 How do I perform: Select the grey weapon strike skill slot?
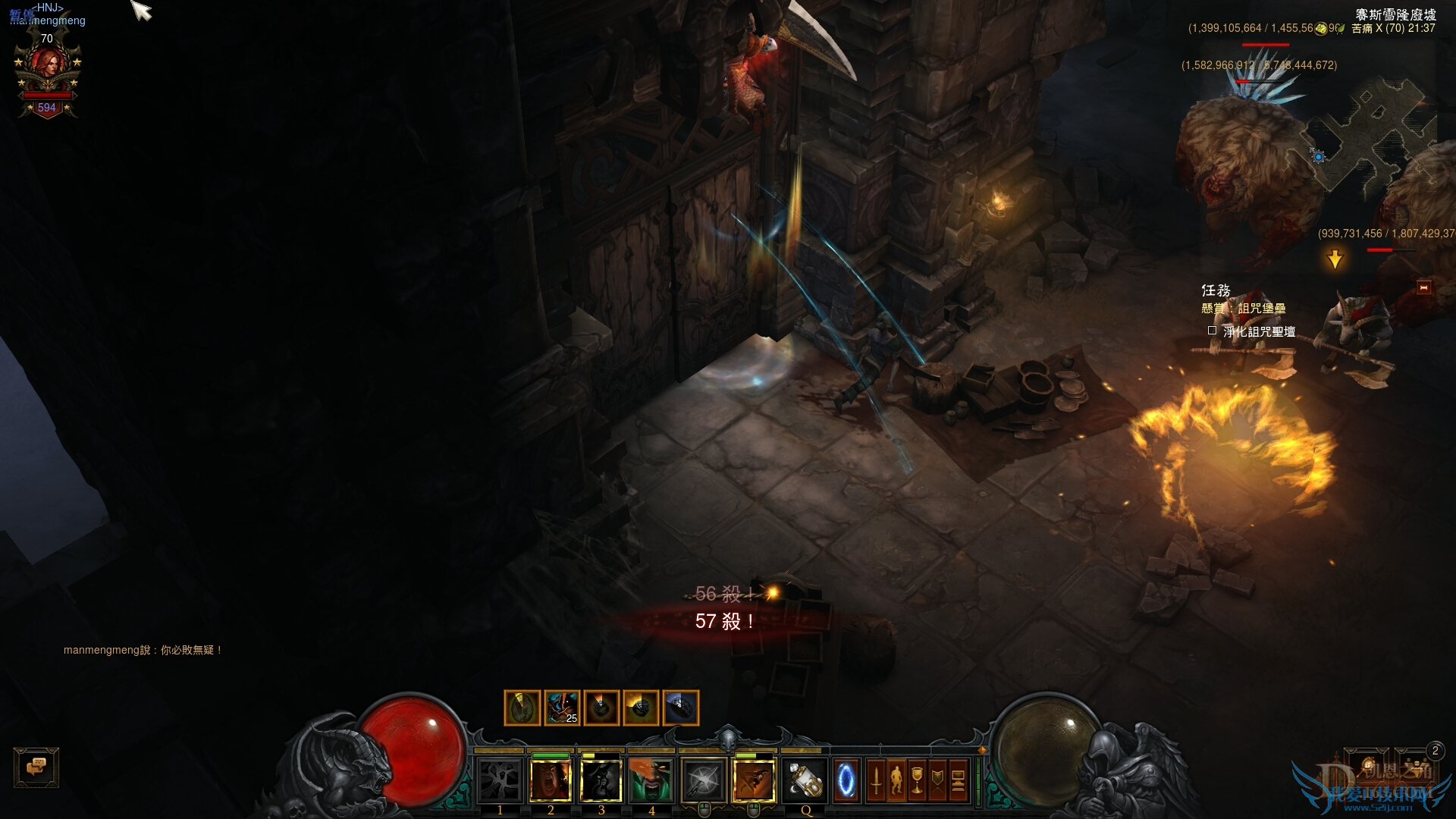tap(703, 780)
